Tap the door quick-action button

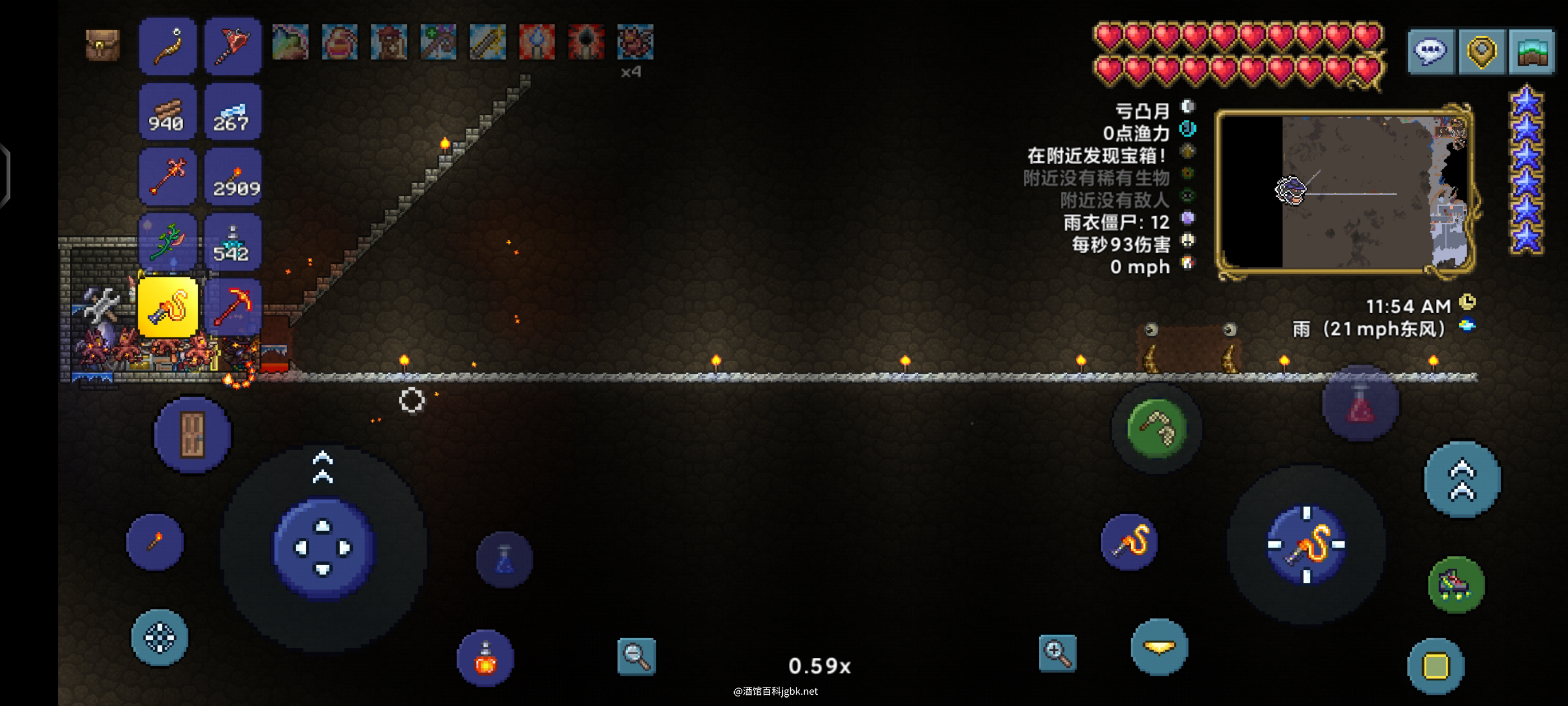[192, 434]
